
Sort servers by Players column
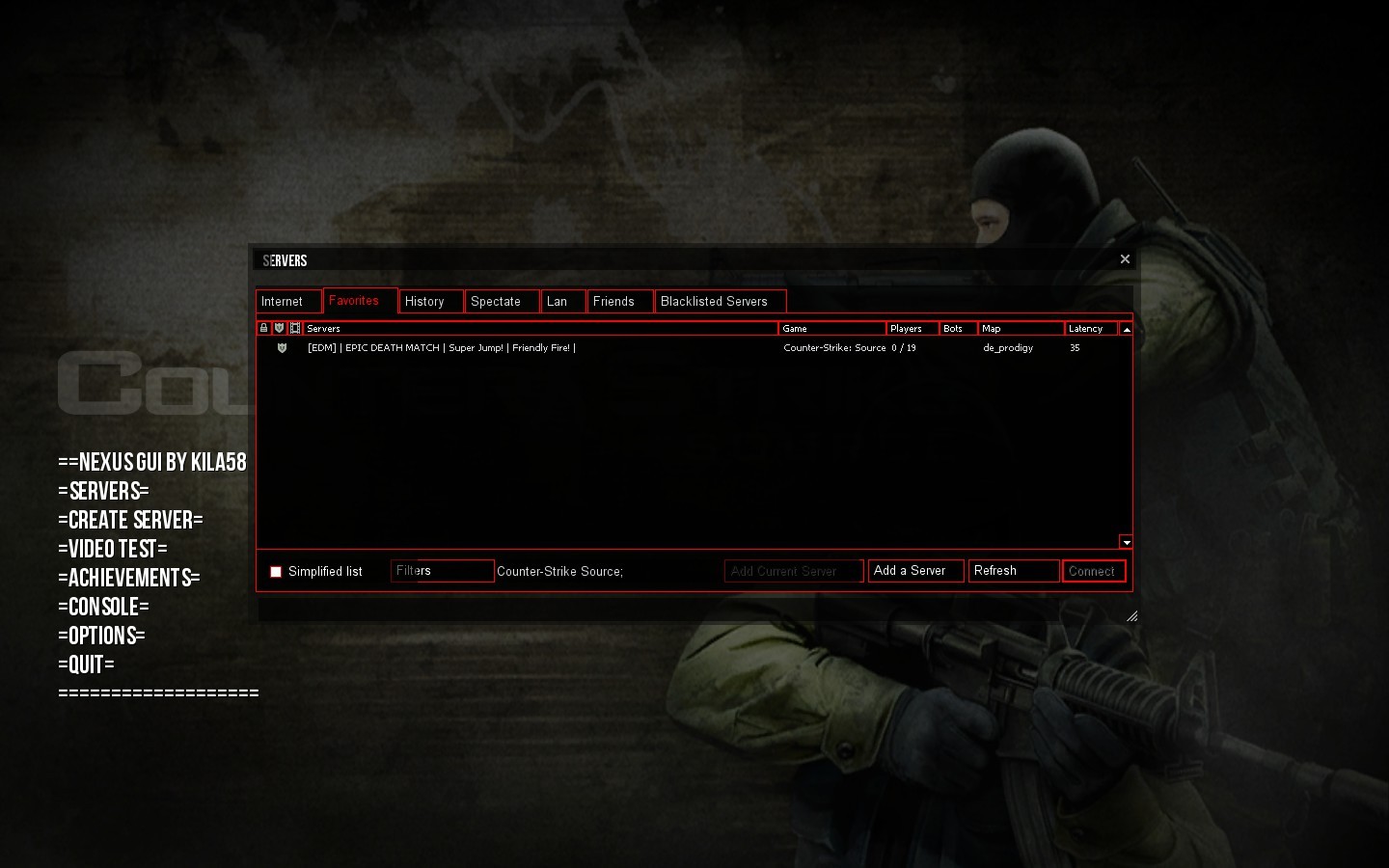(907, 328)
